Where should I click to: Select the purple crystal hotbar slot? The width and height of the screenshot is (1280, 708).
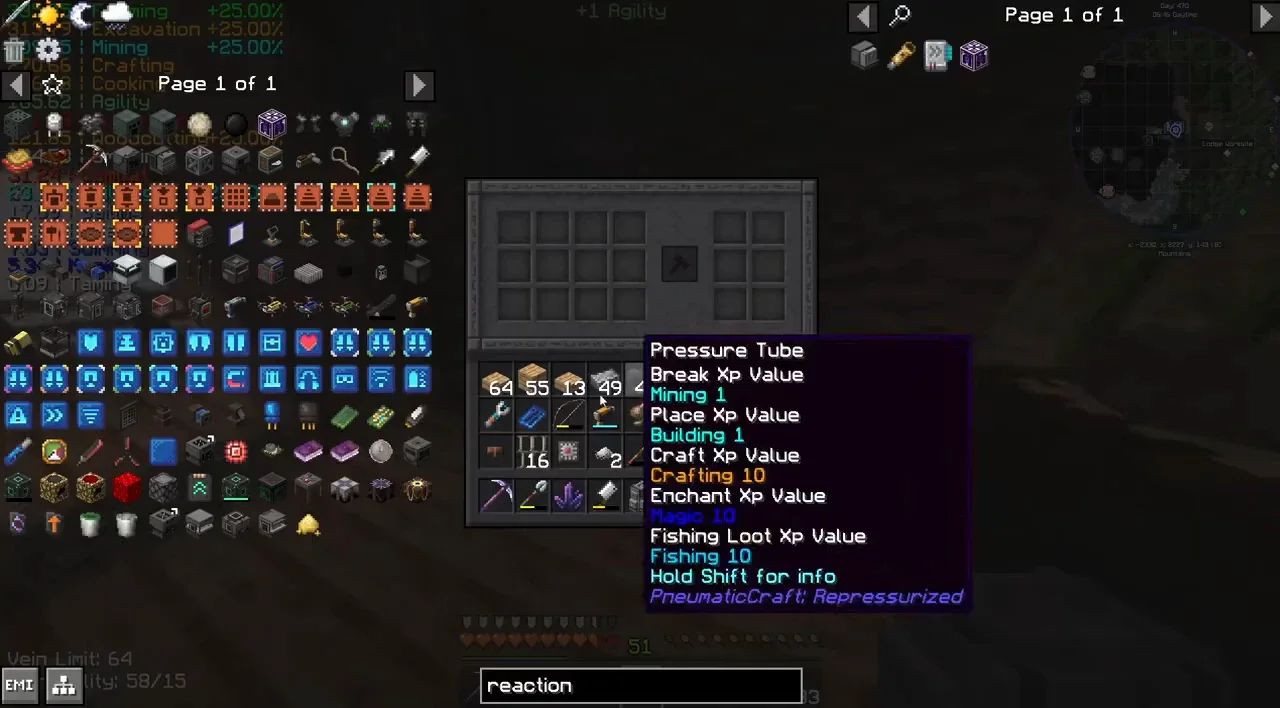[569, 495]
